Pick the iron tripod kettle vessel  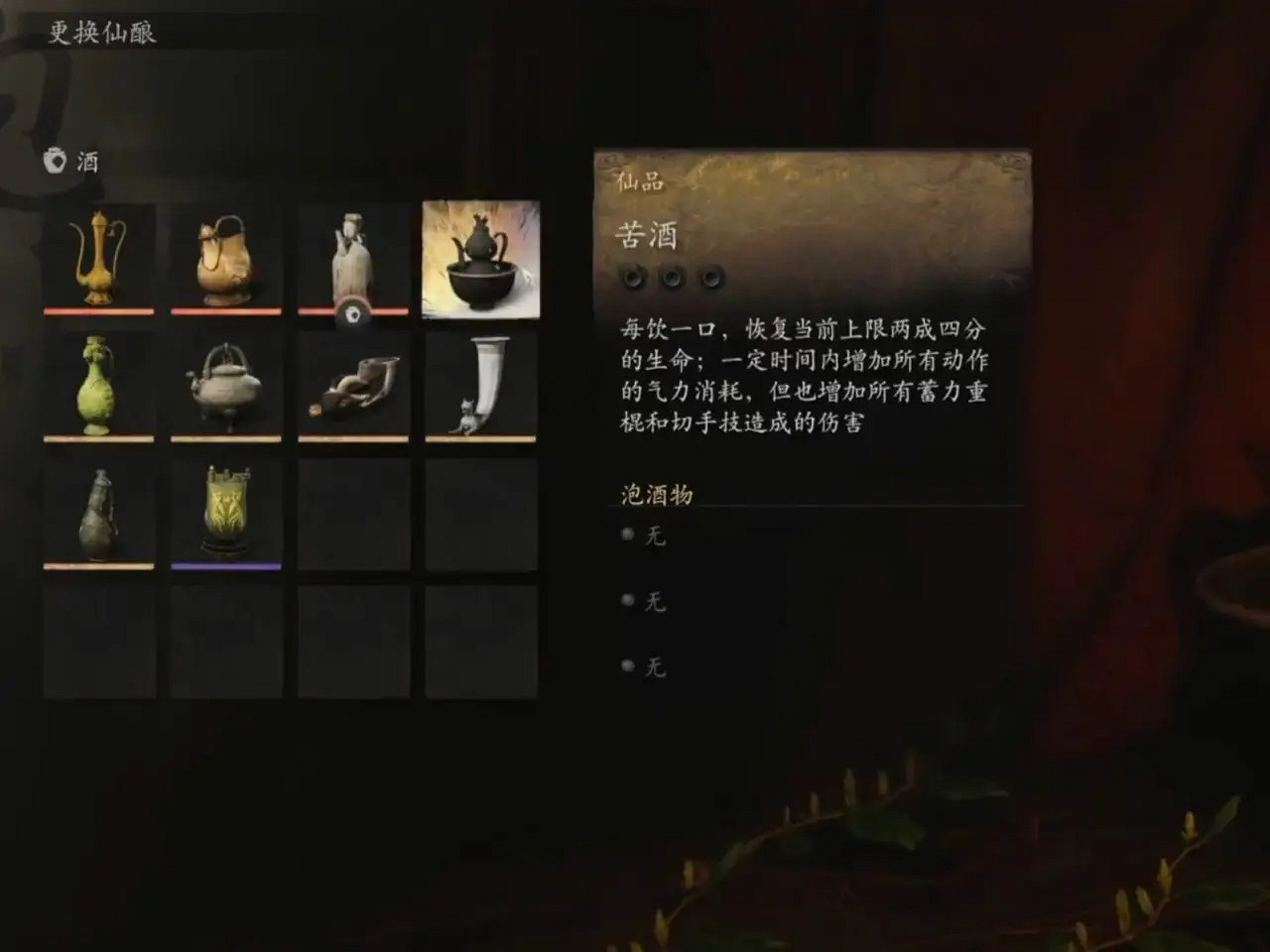[226, 387]
